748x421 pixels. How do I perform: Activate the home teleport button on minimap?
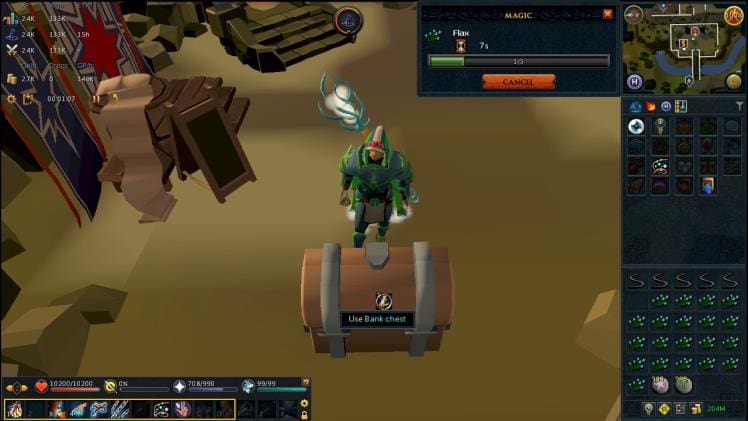[x=634, y=81]
